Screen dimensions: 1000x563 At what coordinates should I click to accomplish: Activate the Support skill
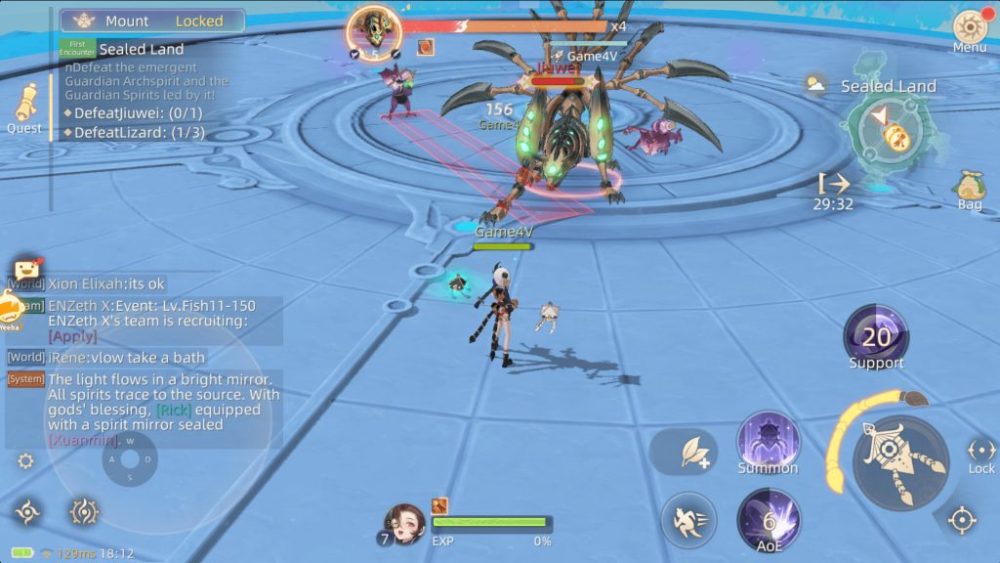coord(876,338)
